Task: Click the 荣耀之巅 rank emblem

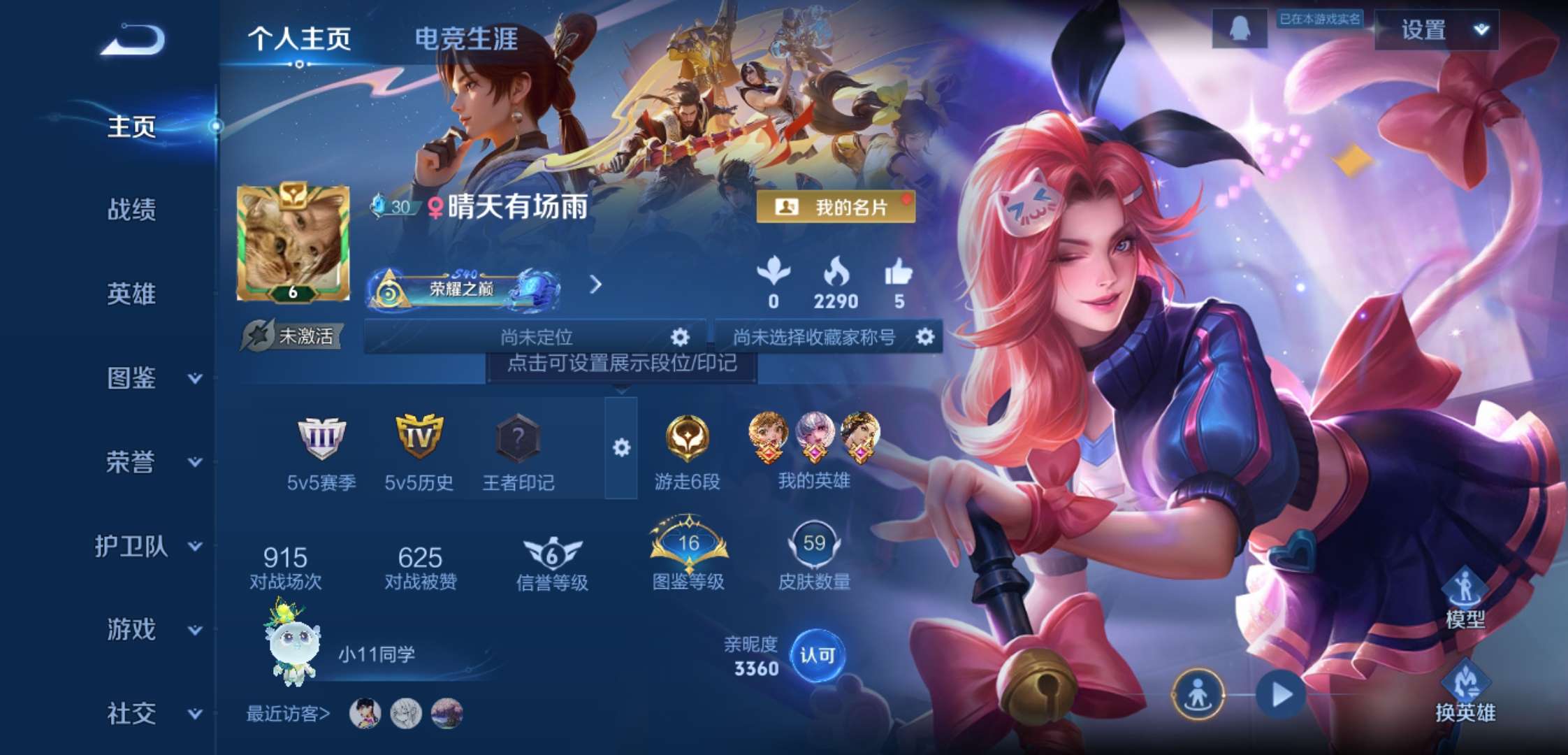Action: (461, 289)
